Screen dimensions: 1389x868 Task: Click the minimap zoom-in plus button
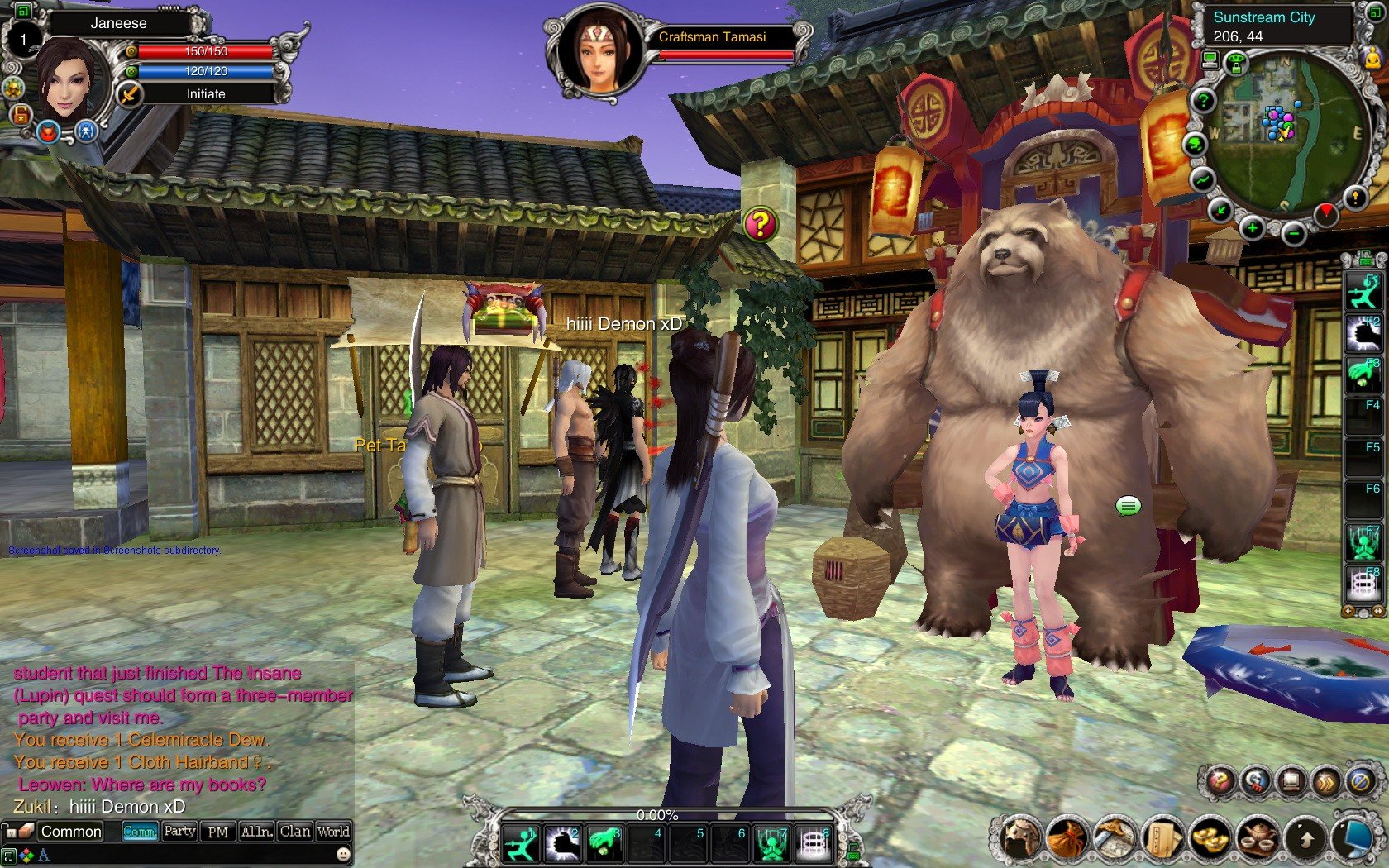tap(1252, 228)
